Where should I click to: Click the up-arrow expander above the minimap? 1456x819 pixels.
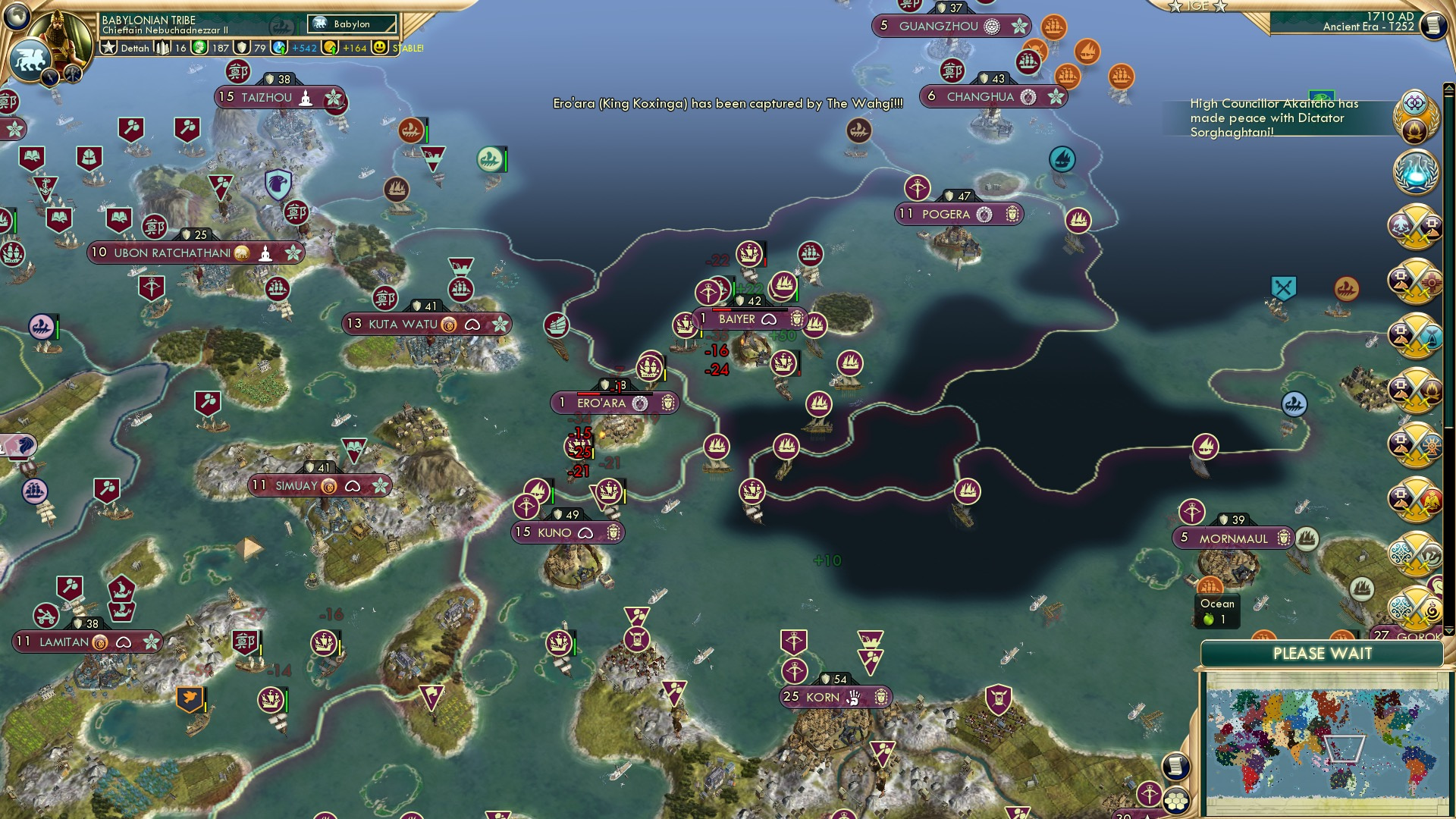pos(1448,89)
